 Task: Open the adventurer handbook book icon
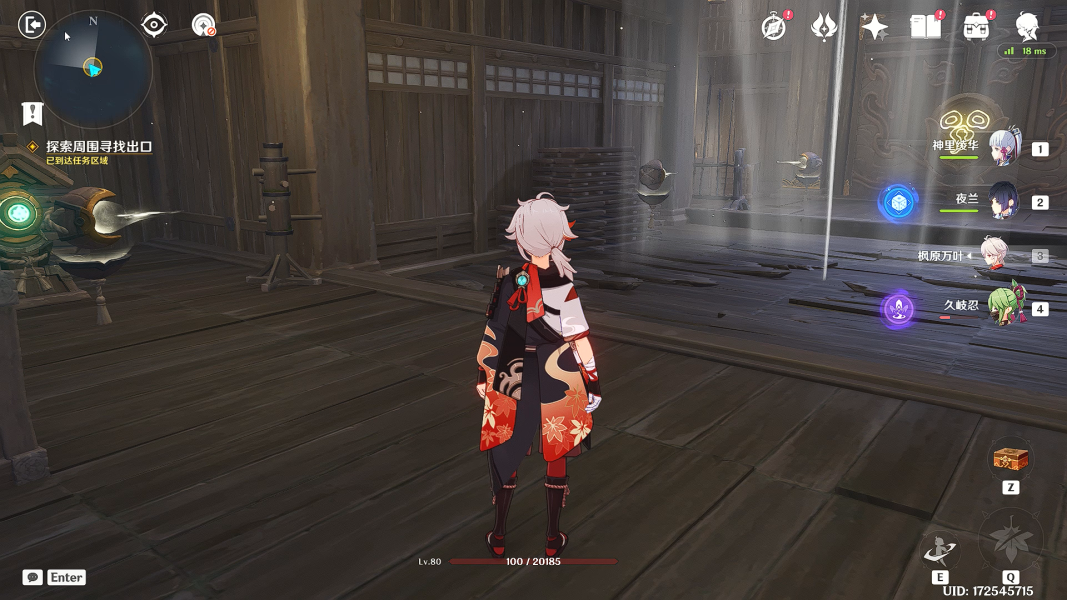(926, 27)
